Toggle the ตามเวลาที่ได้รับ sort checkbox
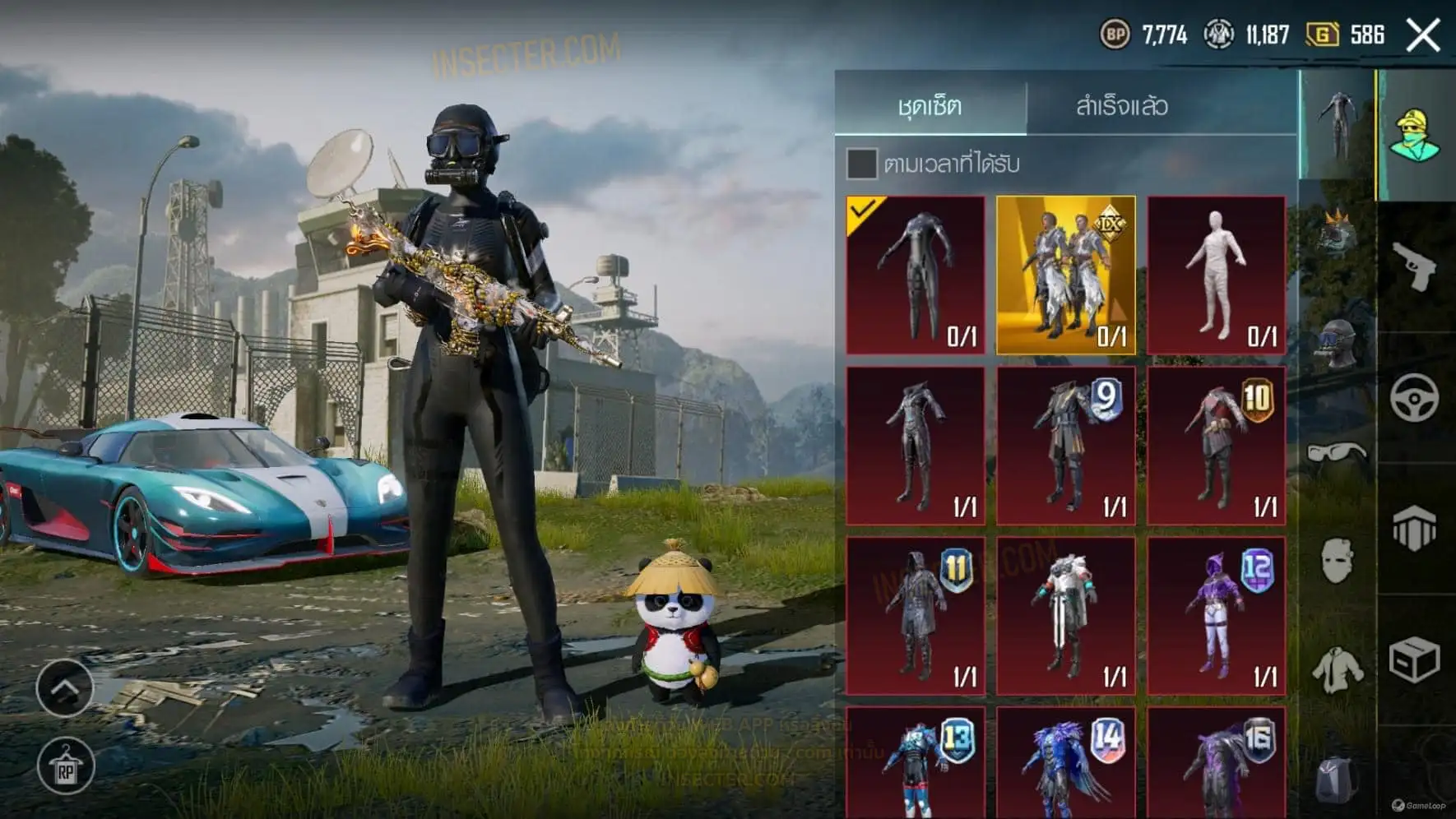The height and width of the screenshot is (819, 1456). pyautogui.click(x=861, y=164)
